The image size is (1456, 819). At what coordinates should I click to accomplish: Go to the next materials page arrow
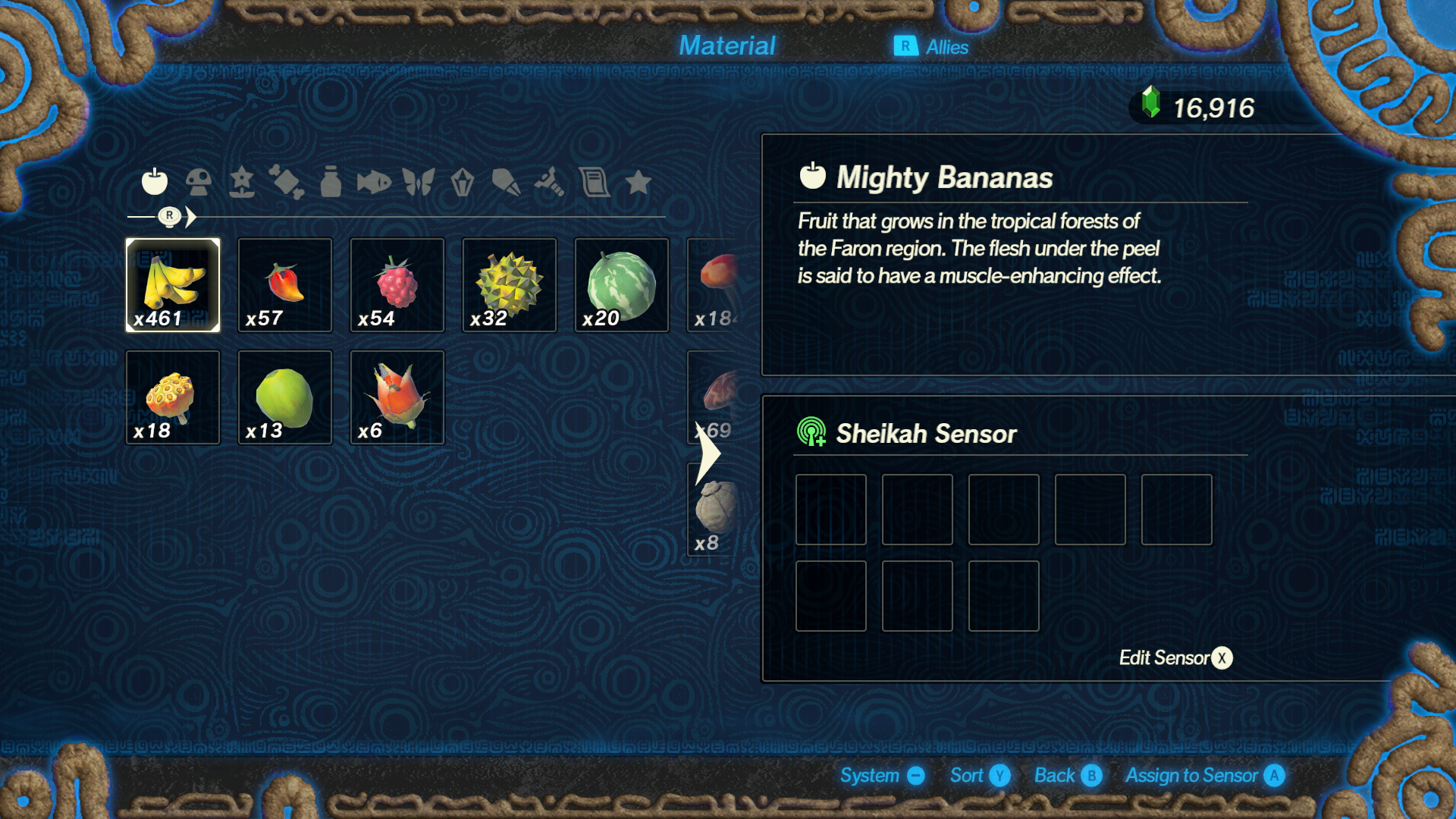coord(708,453)
